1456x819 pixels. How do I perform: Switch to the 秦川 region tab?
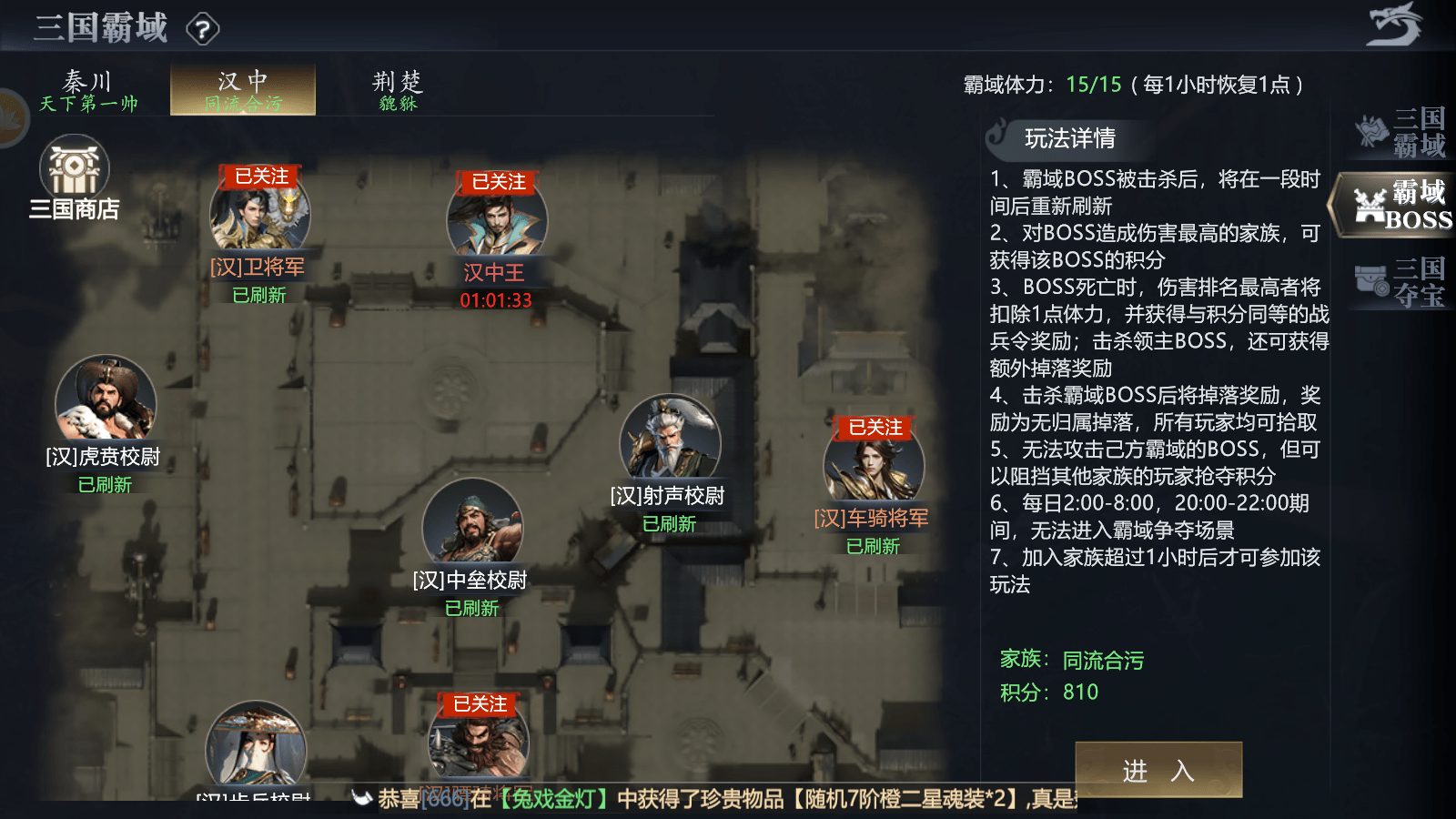[x=88, y=91]
